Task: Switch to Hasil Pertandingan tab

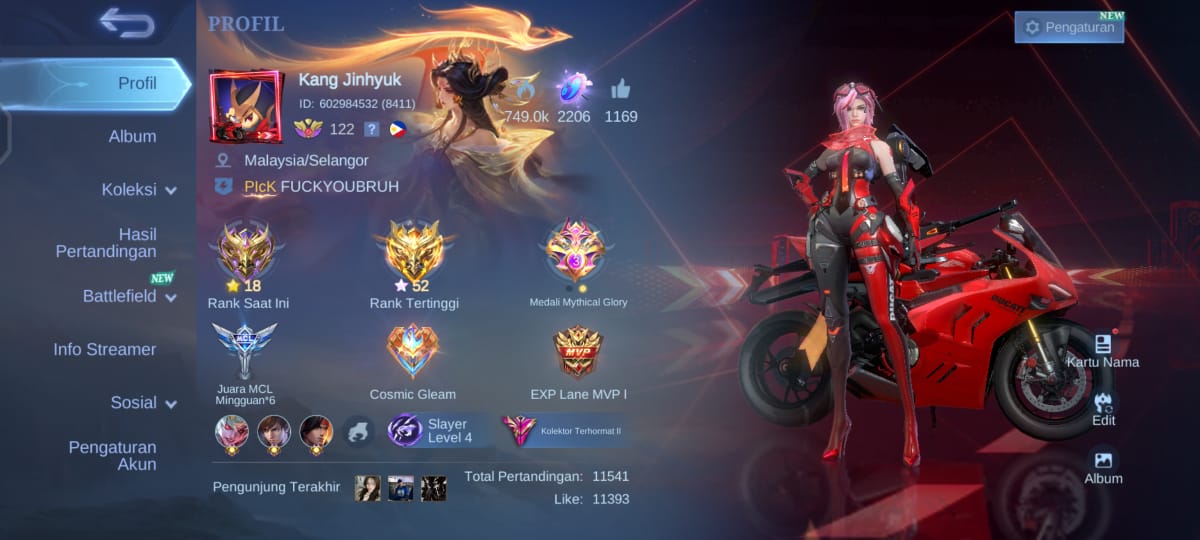Action: 106,243
